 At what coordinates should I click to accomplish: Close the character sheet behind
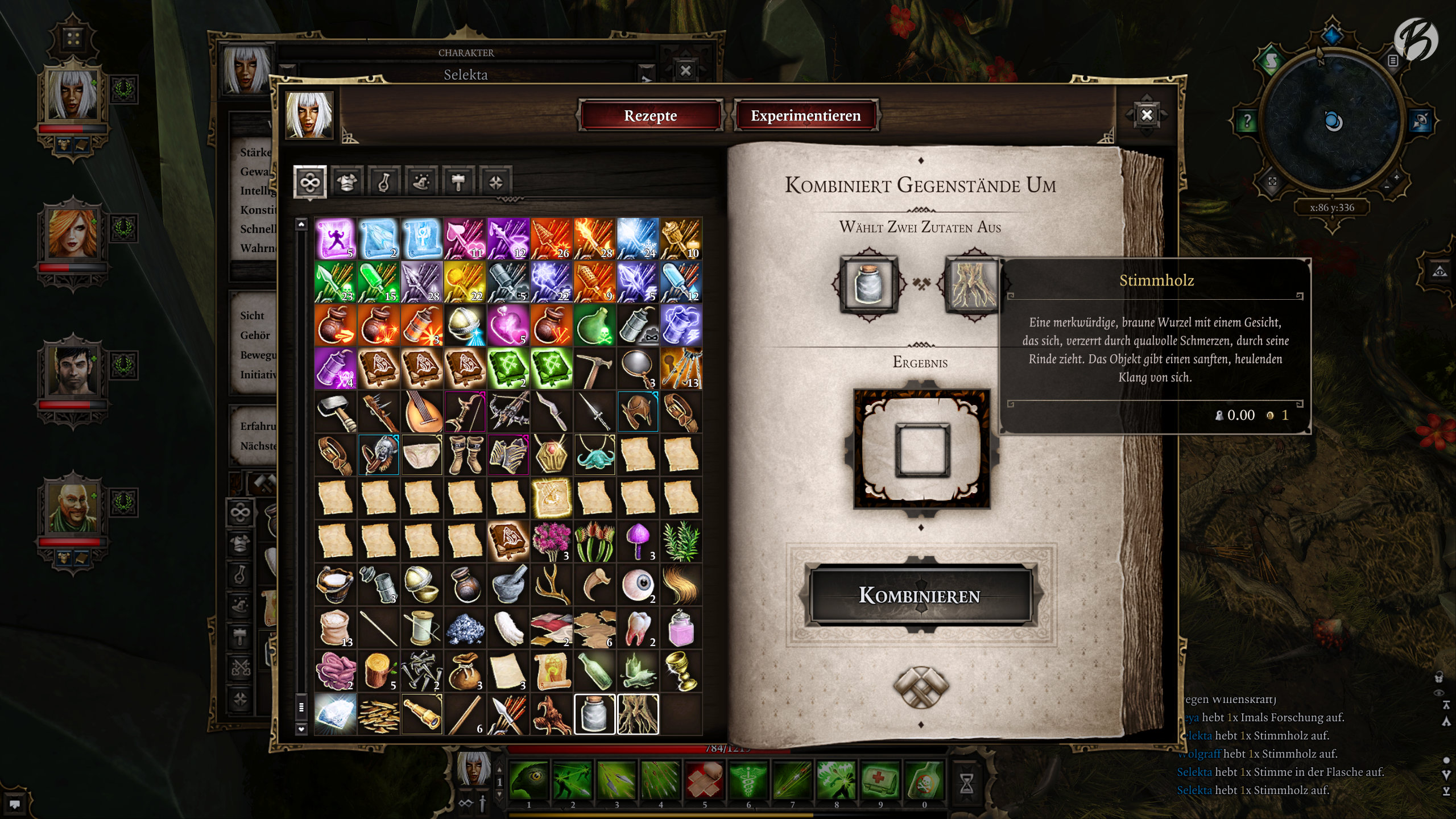tap(685, 71)
